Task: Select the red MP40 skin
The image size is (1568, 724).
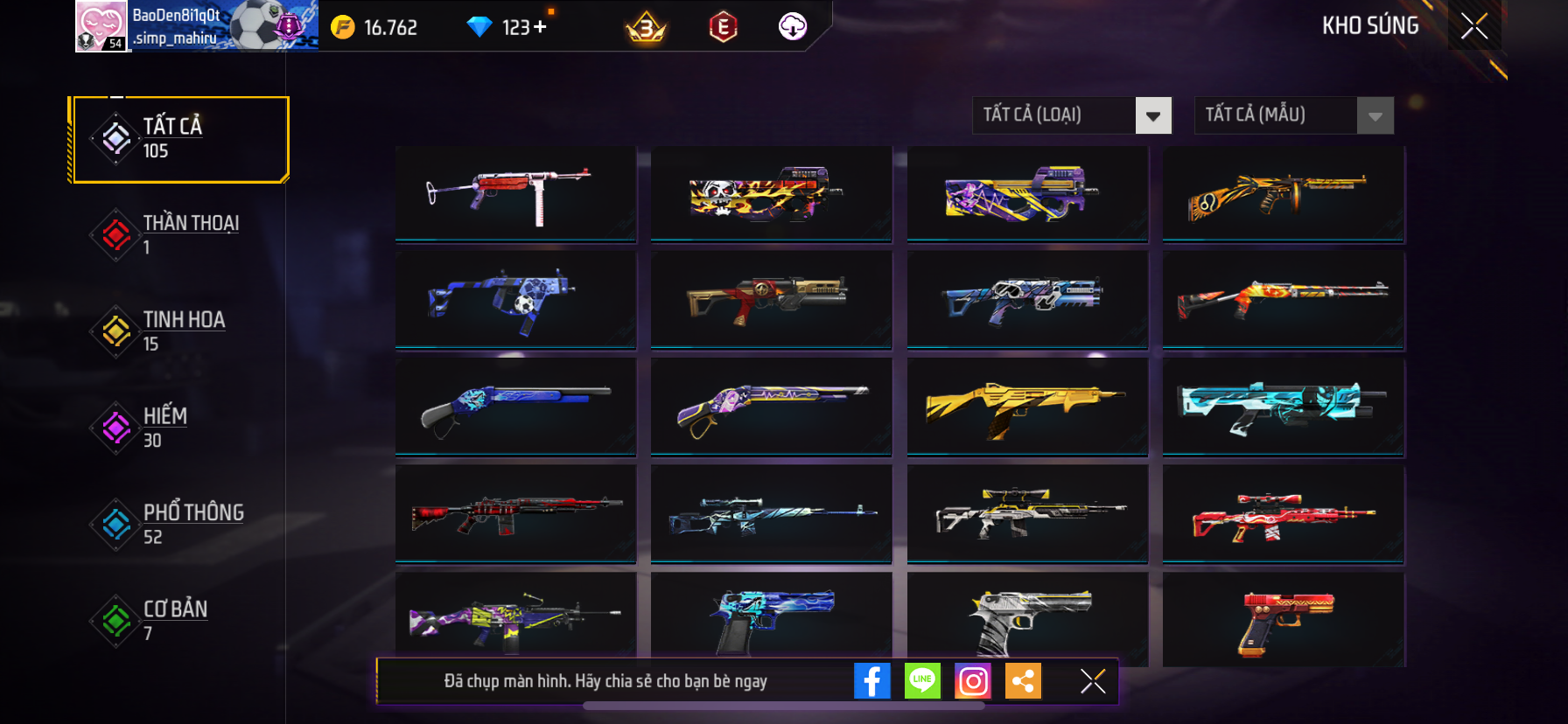Action: [x=515, y=193]
